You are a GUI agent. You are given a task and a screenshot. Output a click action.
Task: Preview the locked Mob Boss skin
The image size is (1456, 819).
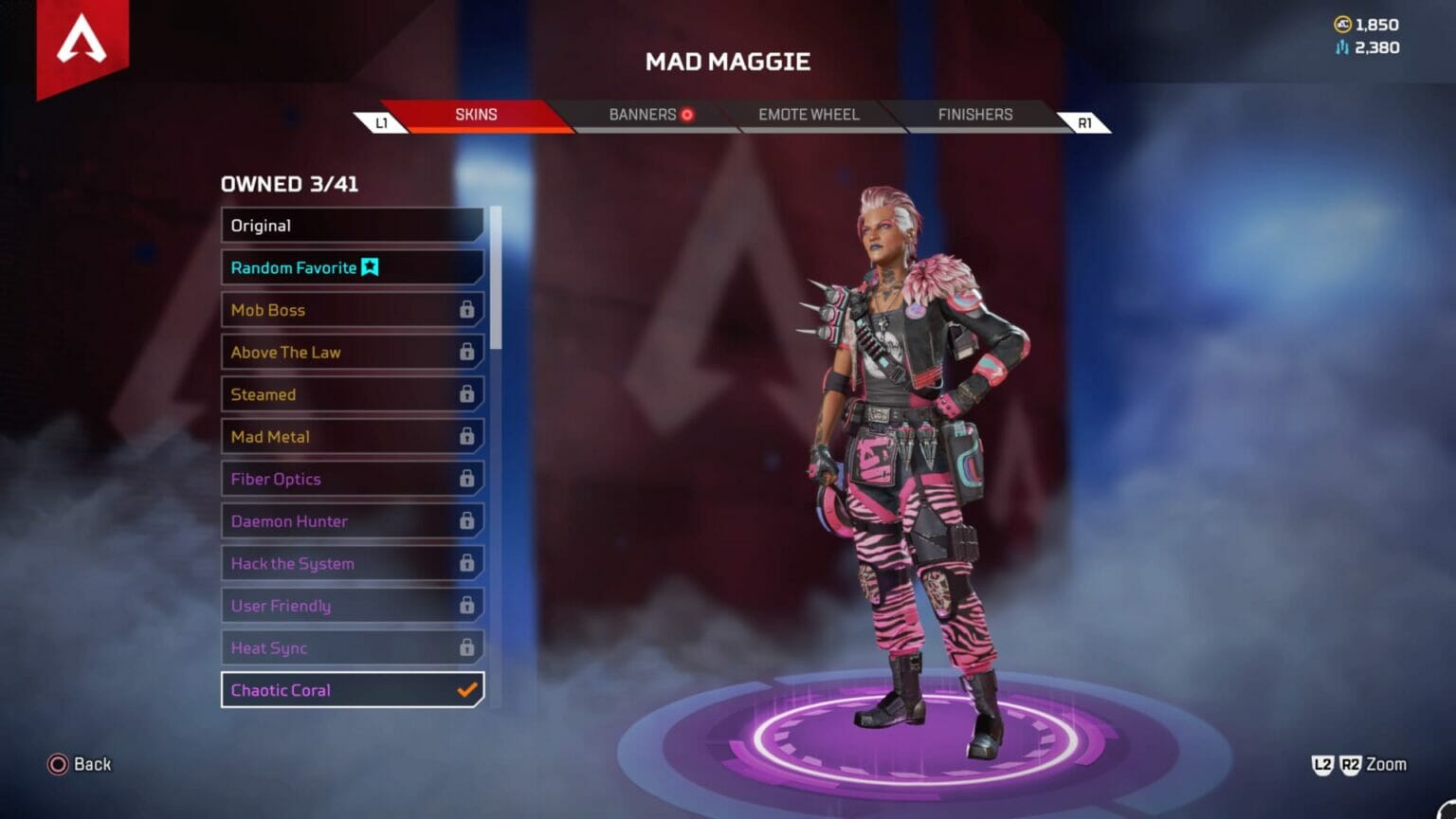pos(352,310)
